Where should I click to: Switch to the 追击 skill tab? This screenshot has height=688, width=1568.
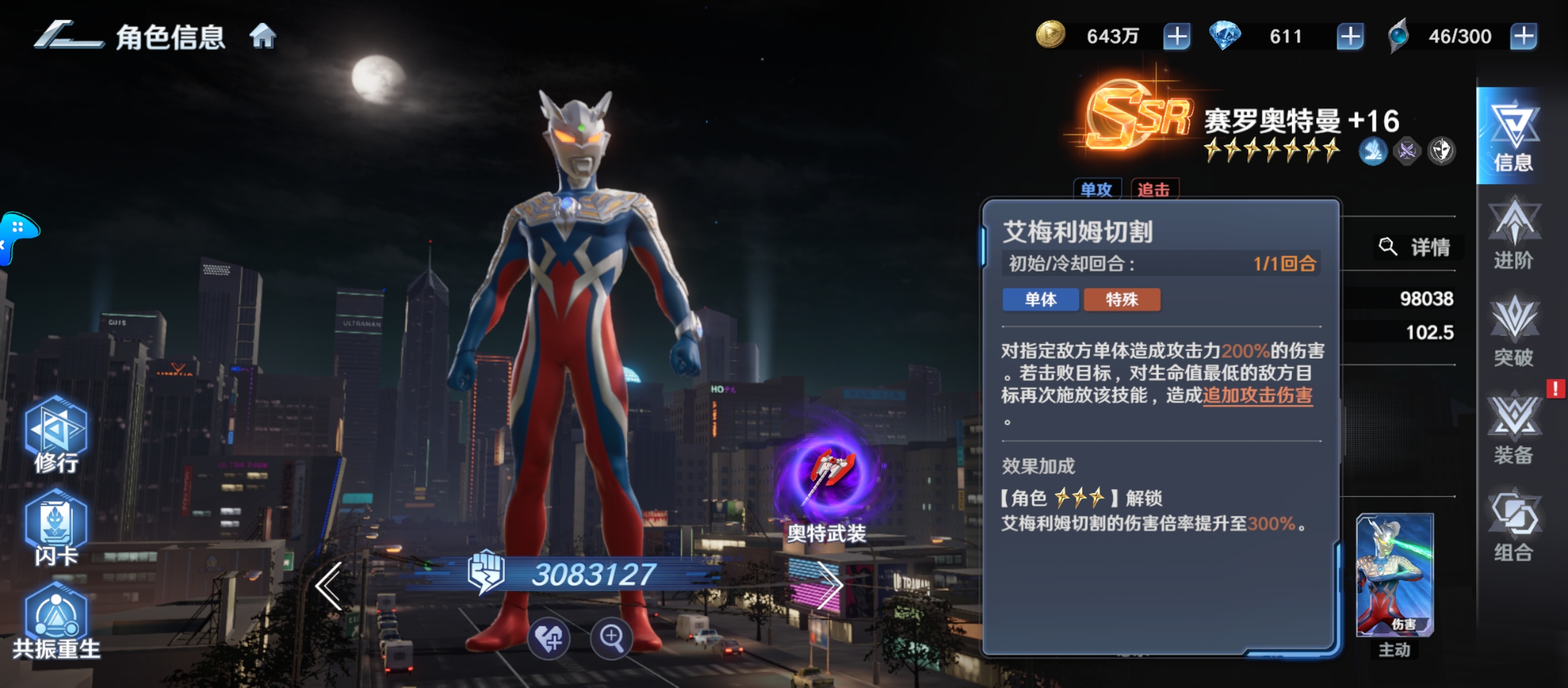[x=1154, y=189]
